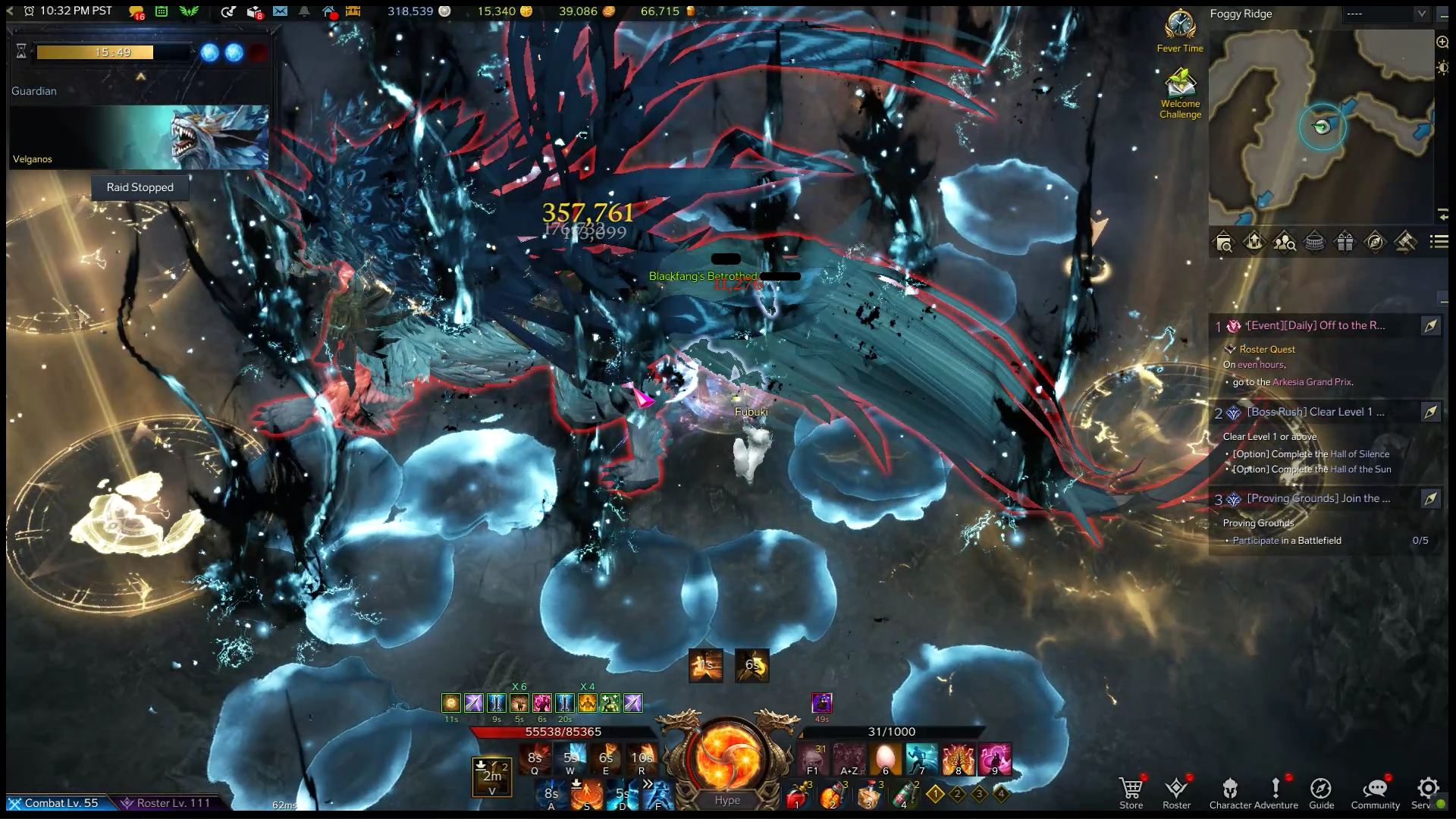Open the mail envelope icon
Screen dimensions: 1456x819
coord(280,11)
